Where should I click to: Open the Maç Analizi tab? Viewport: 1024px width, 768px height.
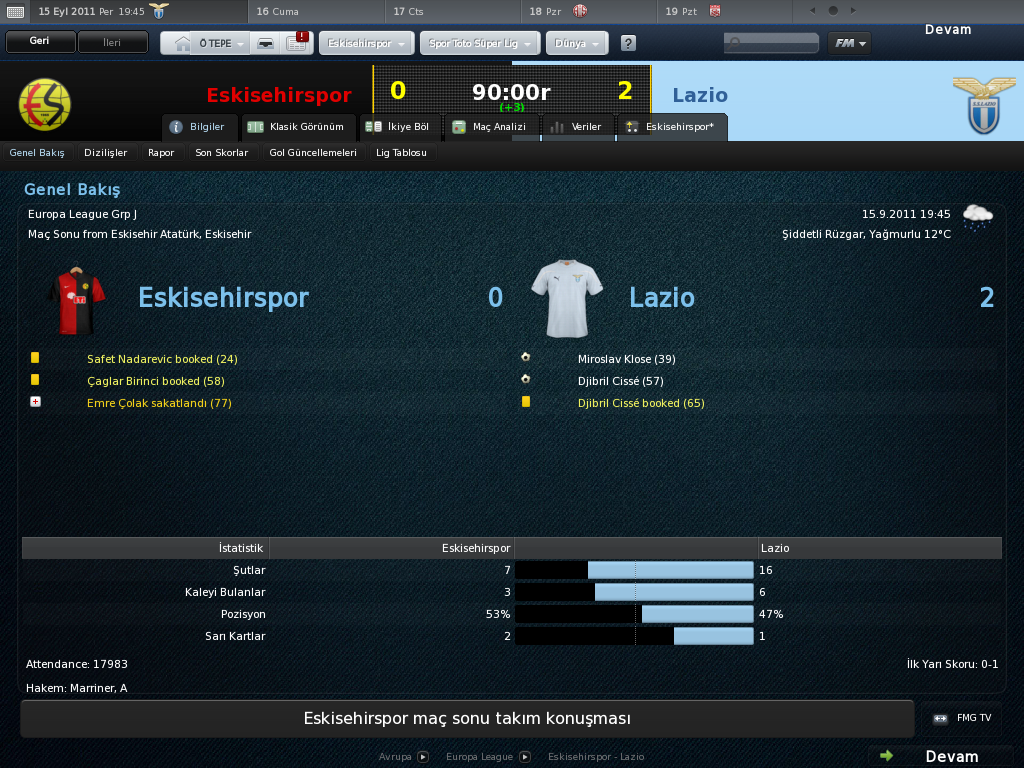[490, 127]
